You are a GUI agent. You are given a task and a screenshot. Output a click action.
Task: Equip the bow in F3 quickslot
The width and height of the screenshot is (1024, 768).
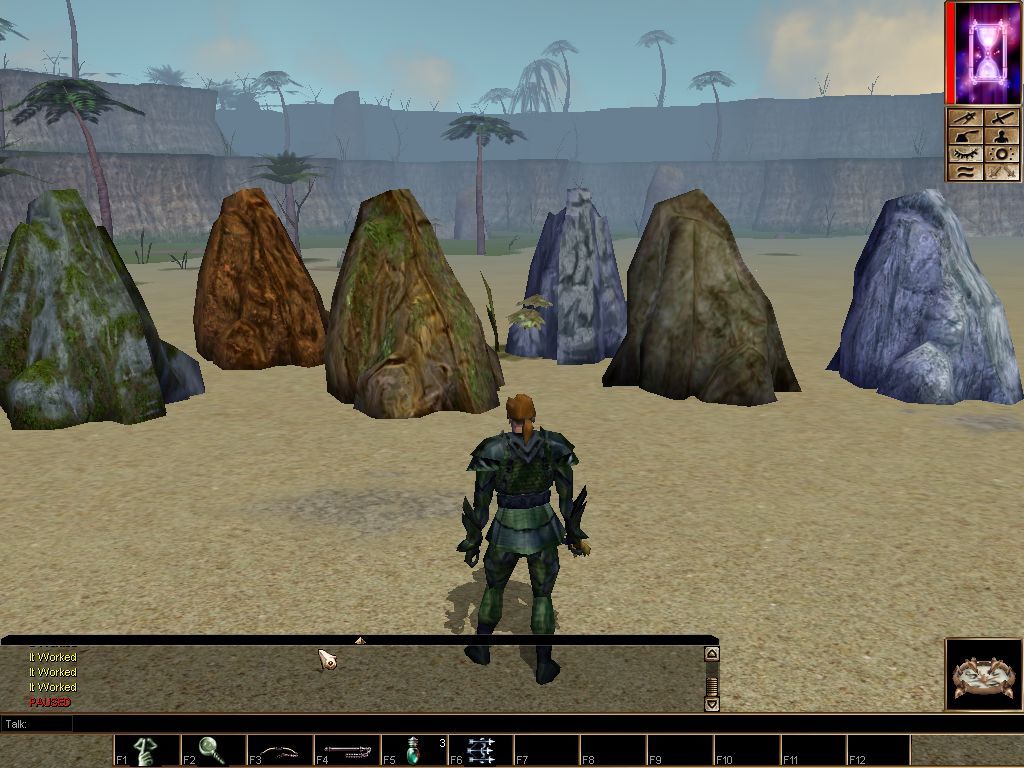tap(280, 750)
